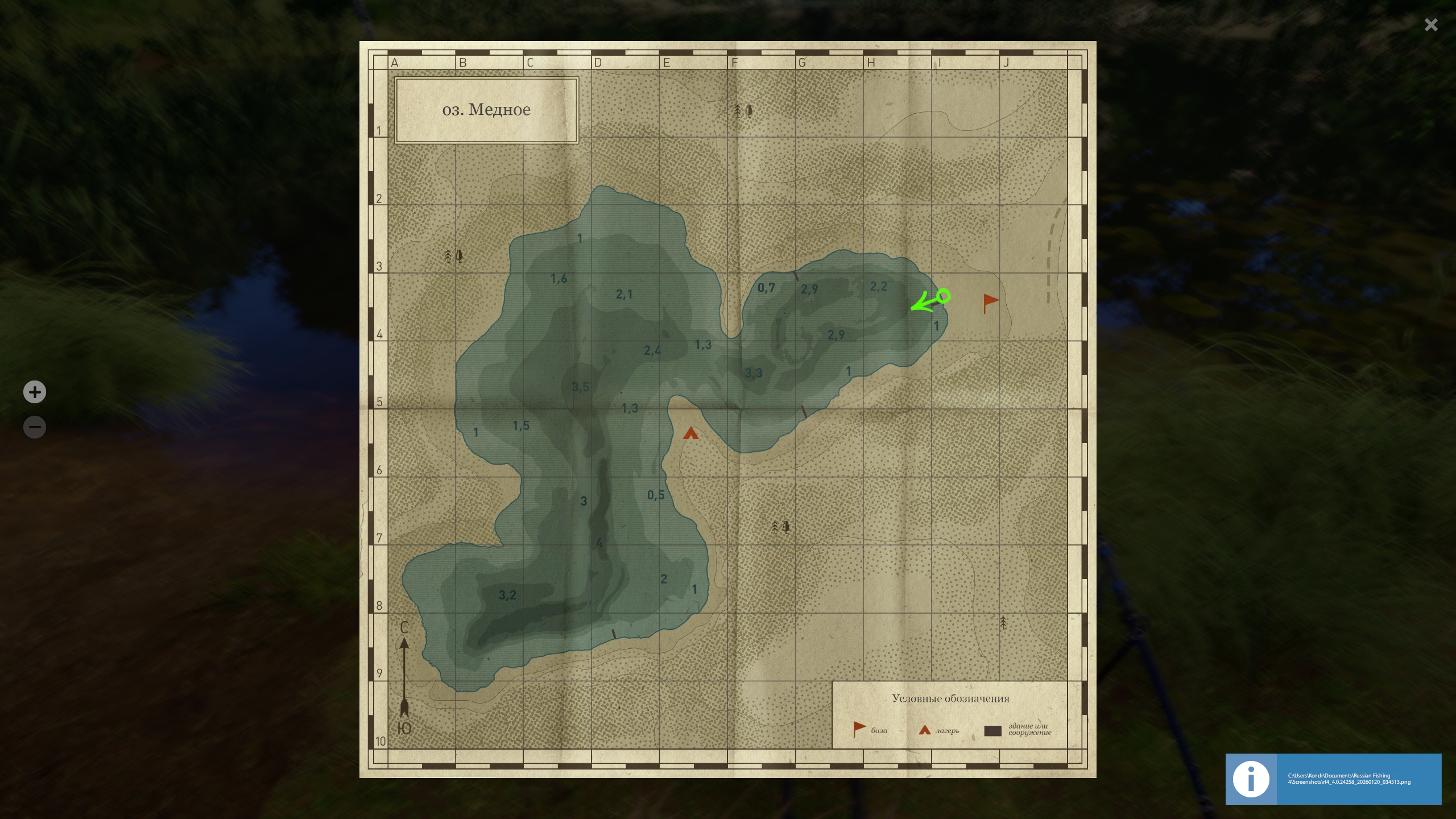Click the blue info icon in the notification

pyautogui.click(x=1251, y=779)
